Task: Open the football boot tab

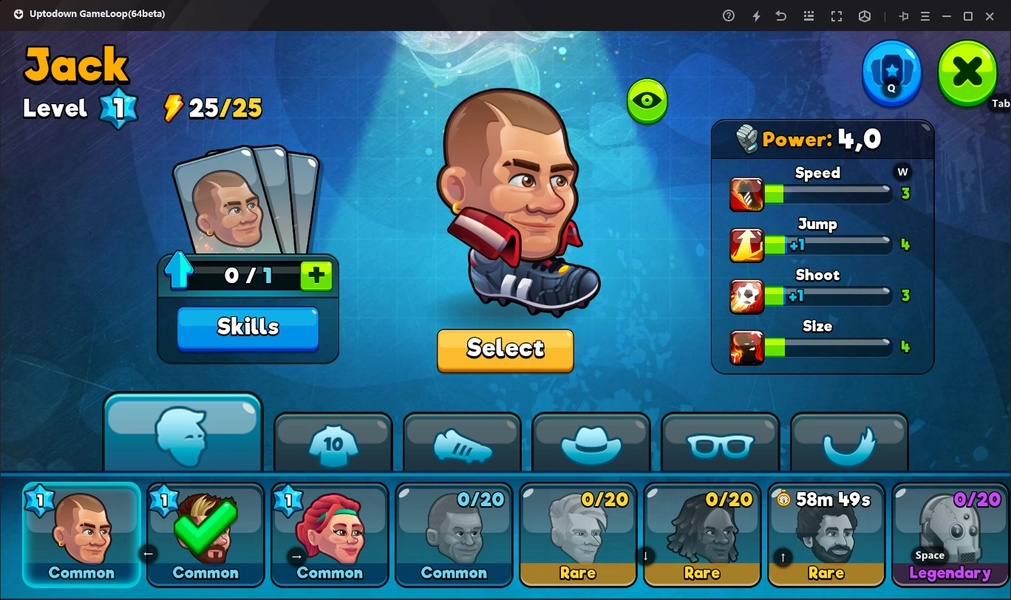Action: [x=462, y=444]
